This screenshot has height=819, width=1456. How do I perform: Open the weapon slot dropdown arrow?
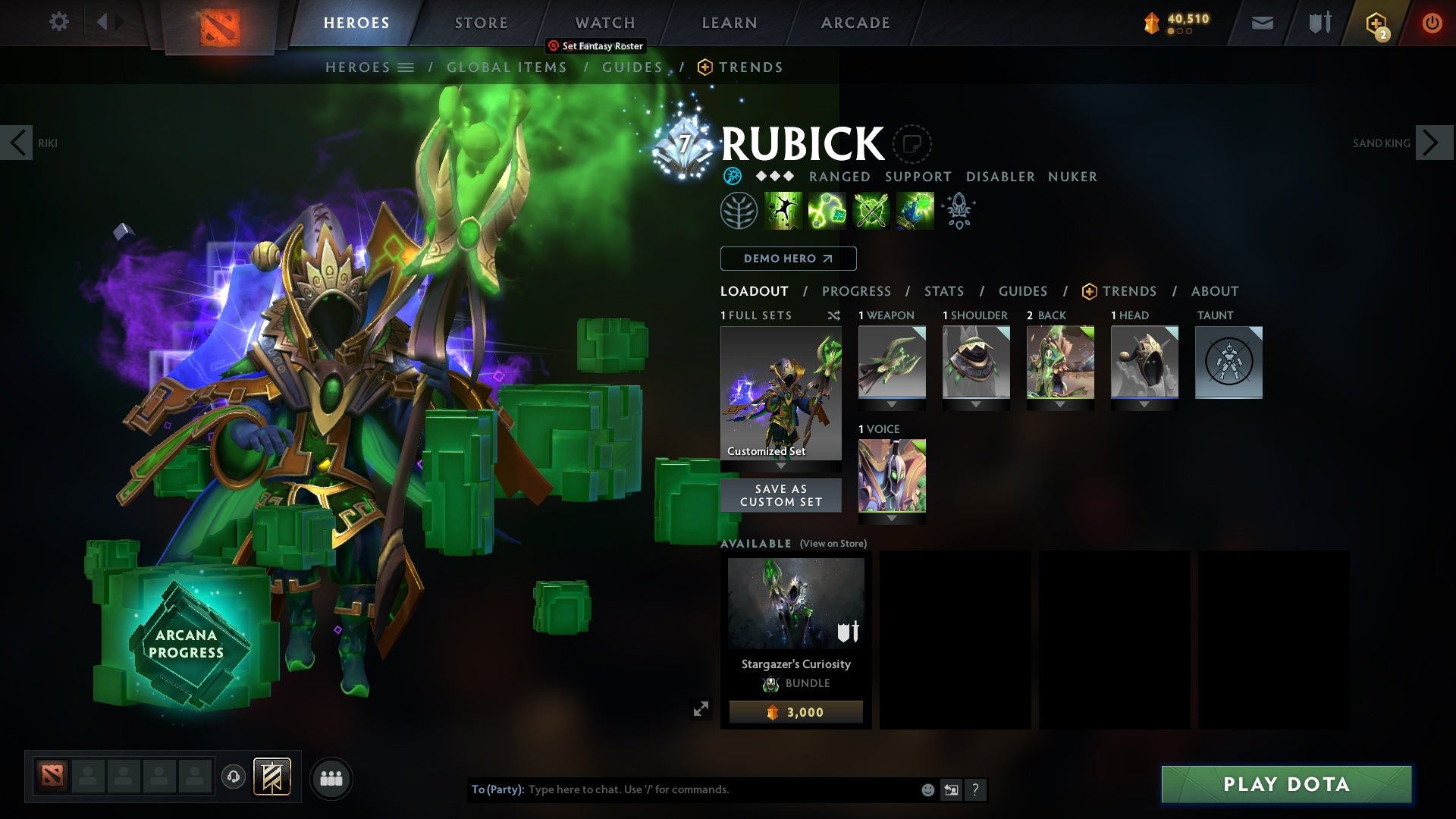[892, 404]
